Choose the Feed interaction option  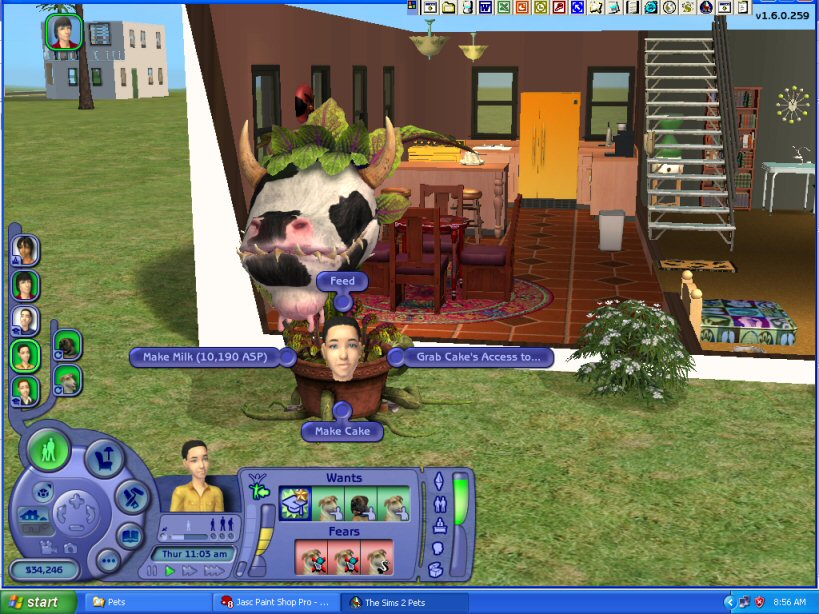click(342, 282)
